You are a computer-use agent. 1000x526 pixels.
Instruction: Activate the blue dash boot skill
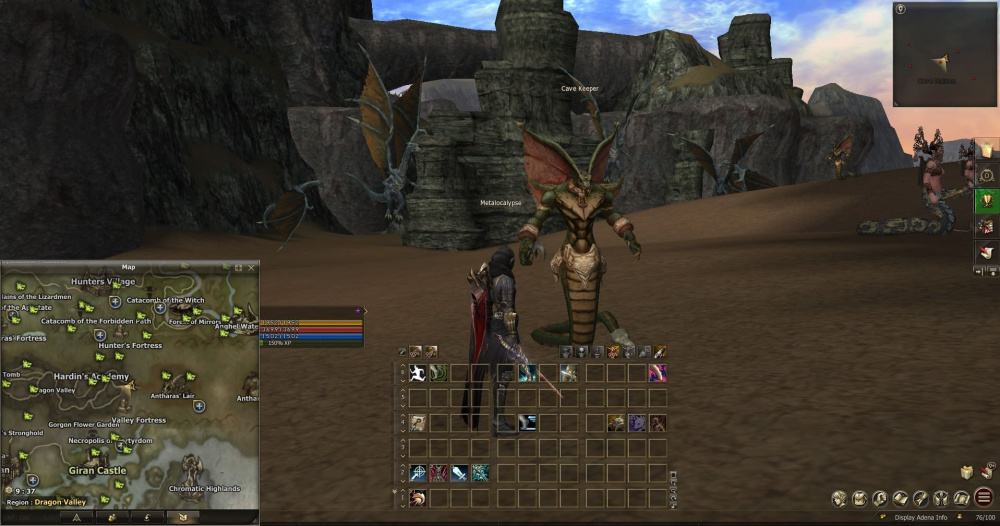click(x=527, y=423)
